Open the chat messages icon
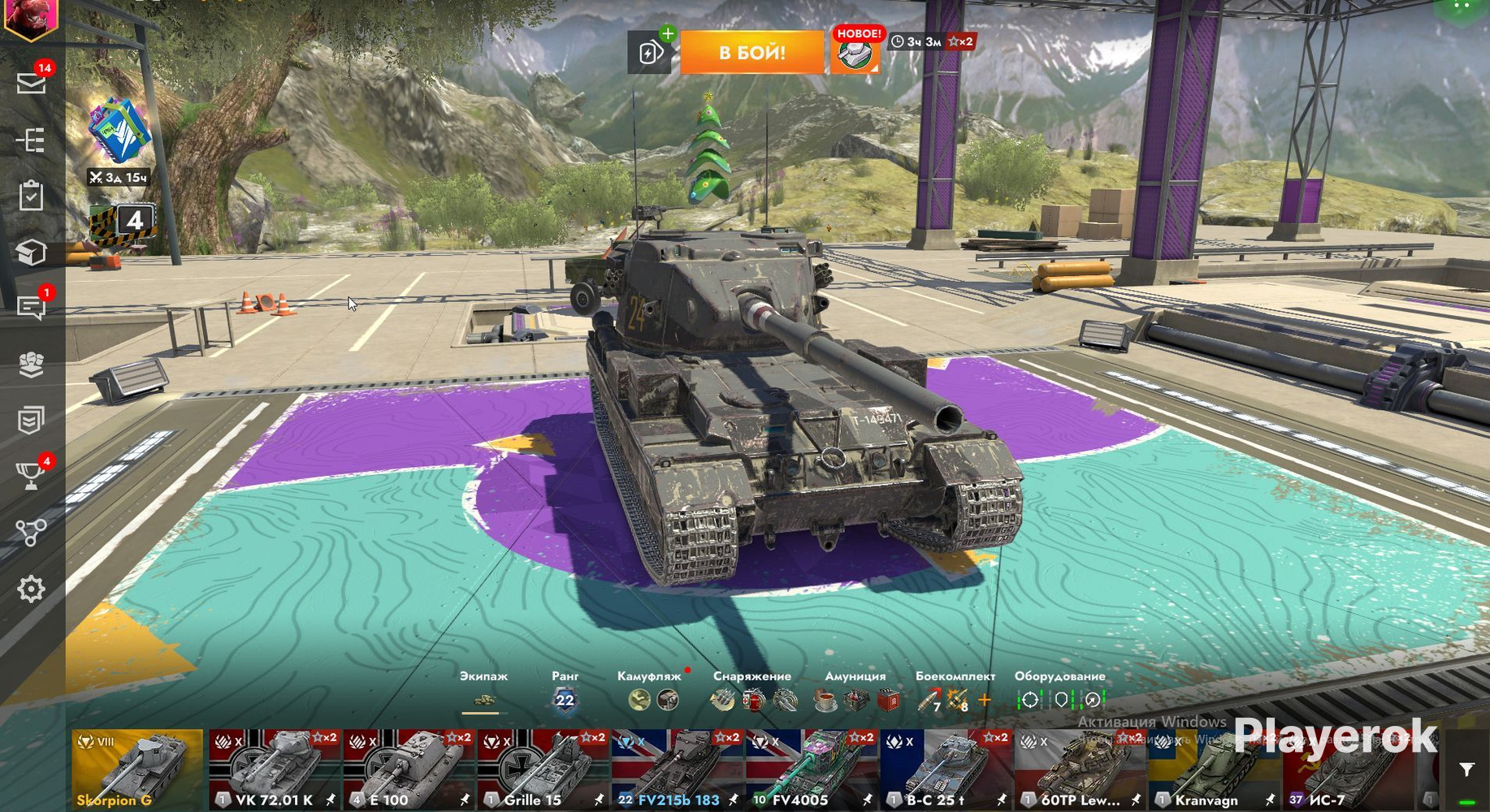The image size is (1490, 812). (32, 307)
